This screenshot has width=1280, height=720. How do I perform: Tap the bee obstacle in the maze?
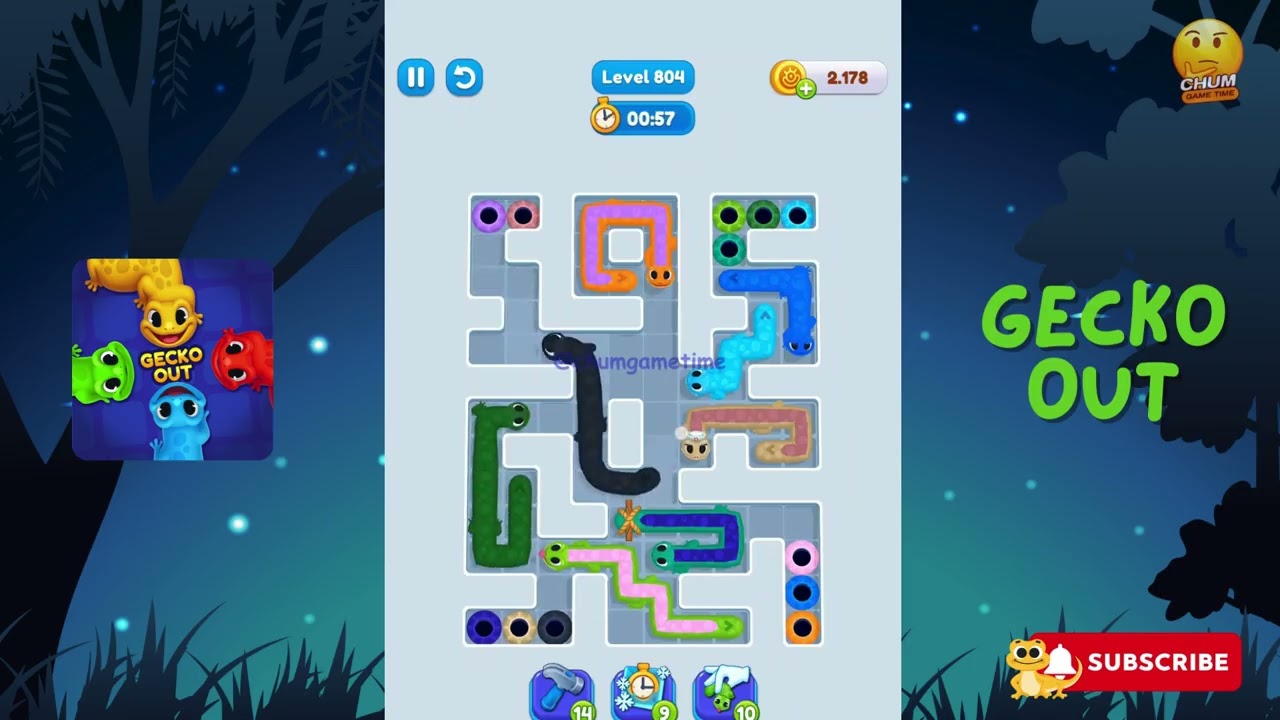tap(696, 448)
